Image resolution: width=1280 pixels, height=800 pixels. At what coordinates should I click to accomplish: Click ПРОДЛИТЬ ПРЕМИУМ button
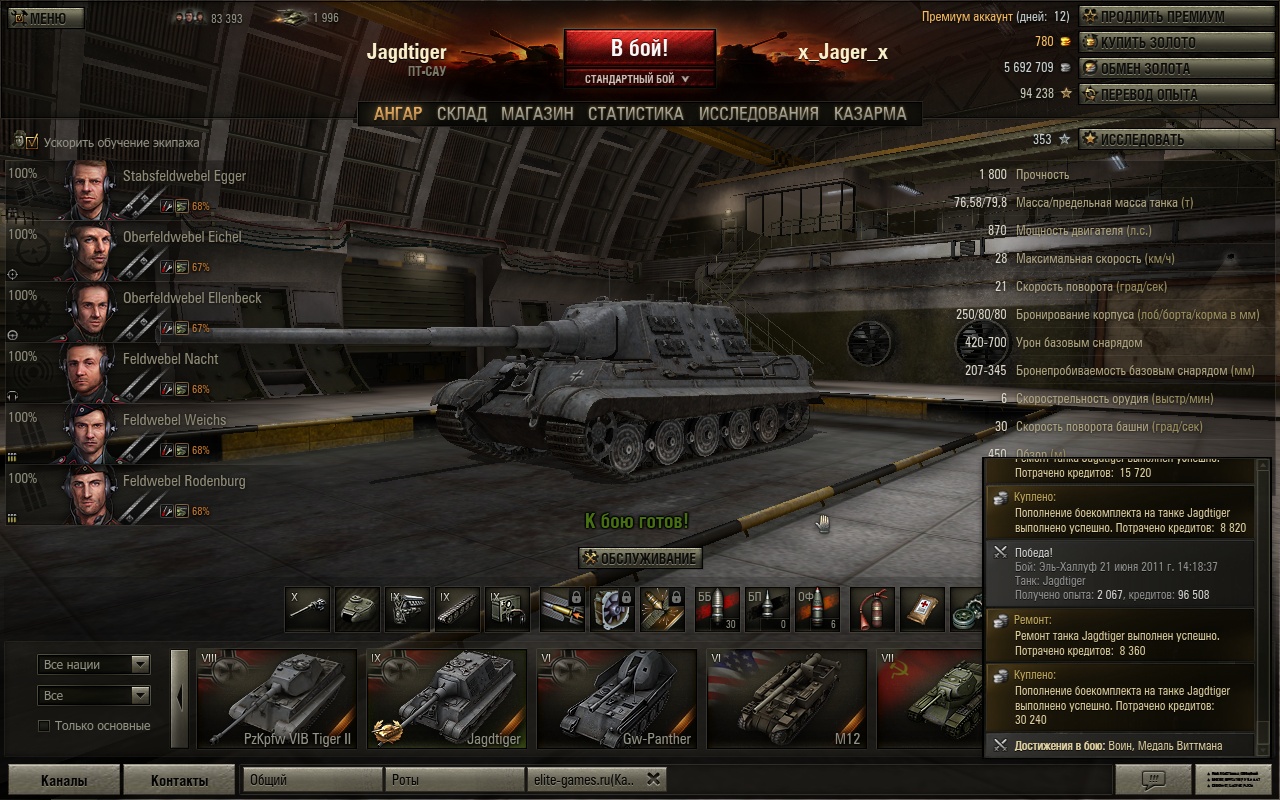[x=1165, y=16]
